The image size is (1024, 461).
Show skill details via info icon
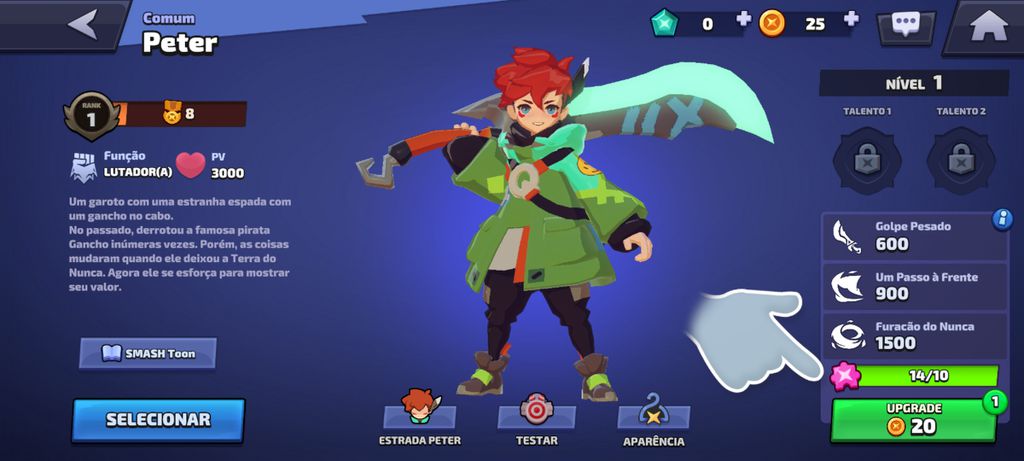[x=1002, y=219]
